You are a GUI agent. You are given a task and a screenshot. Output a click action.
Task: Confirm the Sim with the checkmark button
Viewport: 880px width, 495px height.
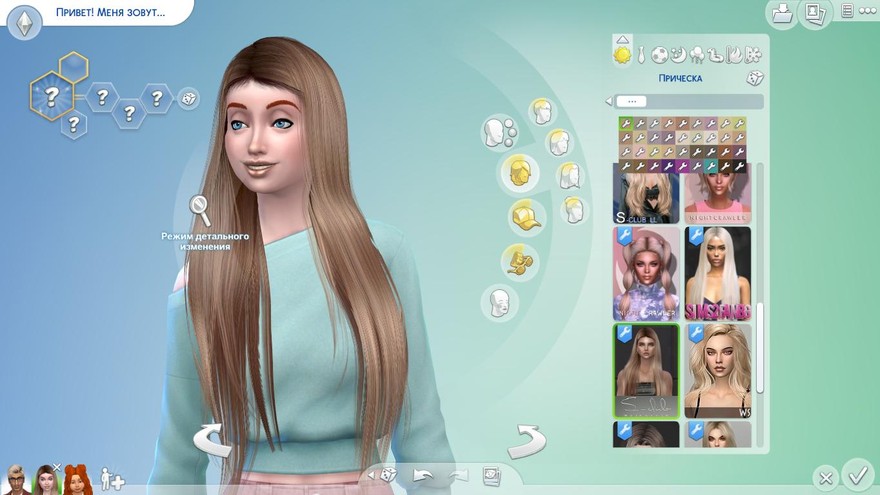coord(856,473)
